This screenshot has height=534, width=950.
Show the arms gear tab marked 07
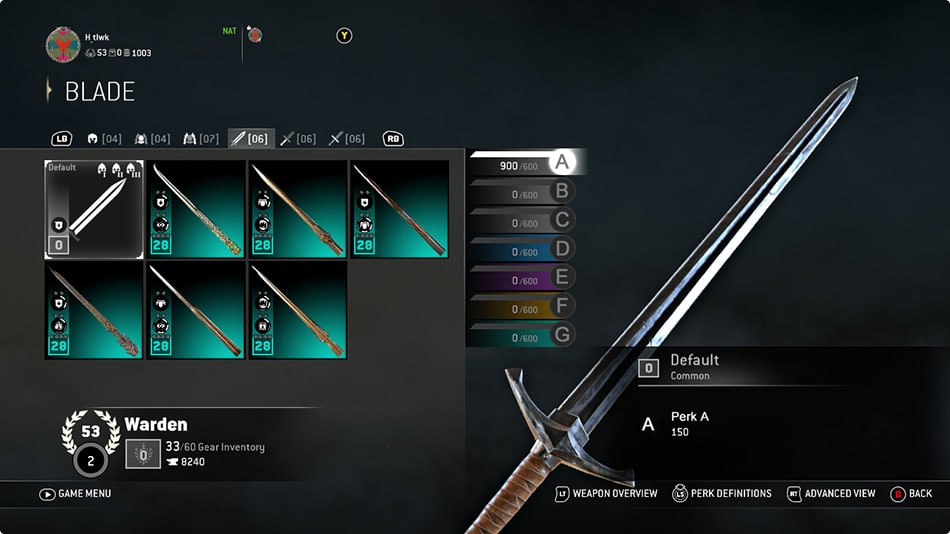(201, 139)
